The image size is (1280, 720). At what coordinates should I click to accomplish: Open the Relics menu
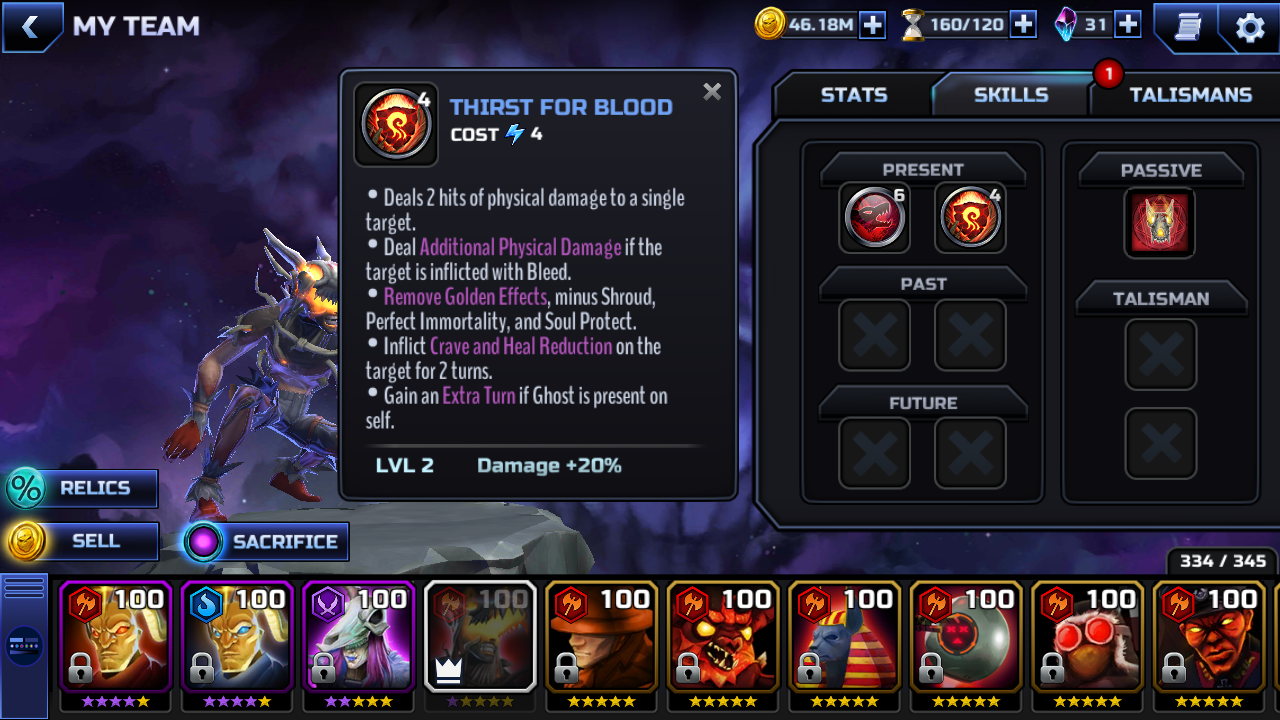click(x=82, y=488)
